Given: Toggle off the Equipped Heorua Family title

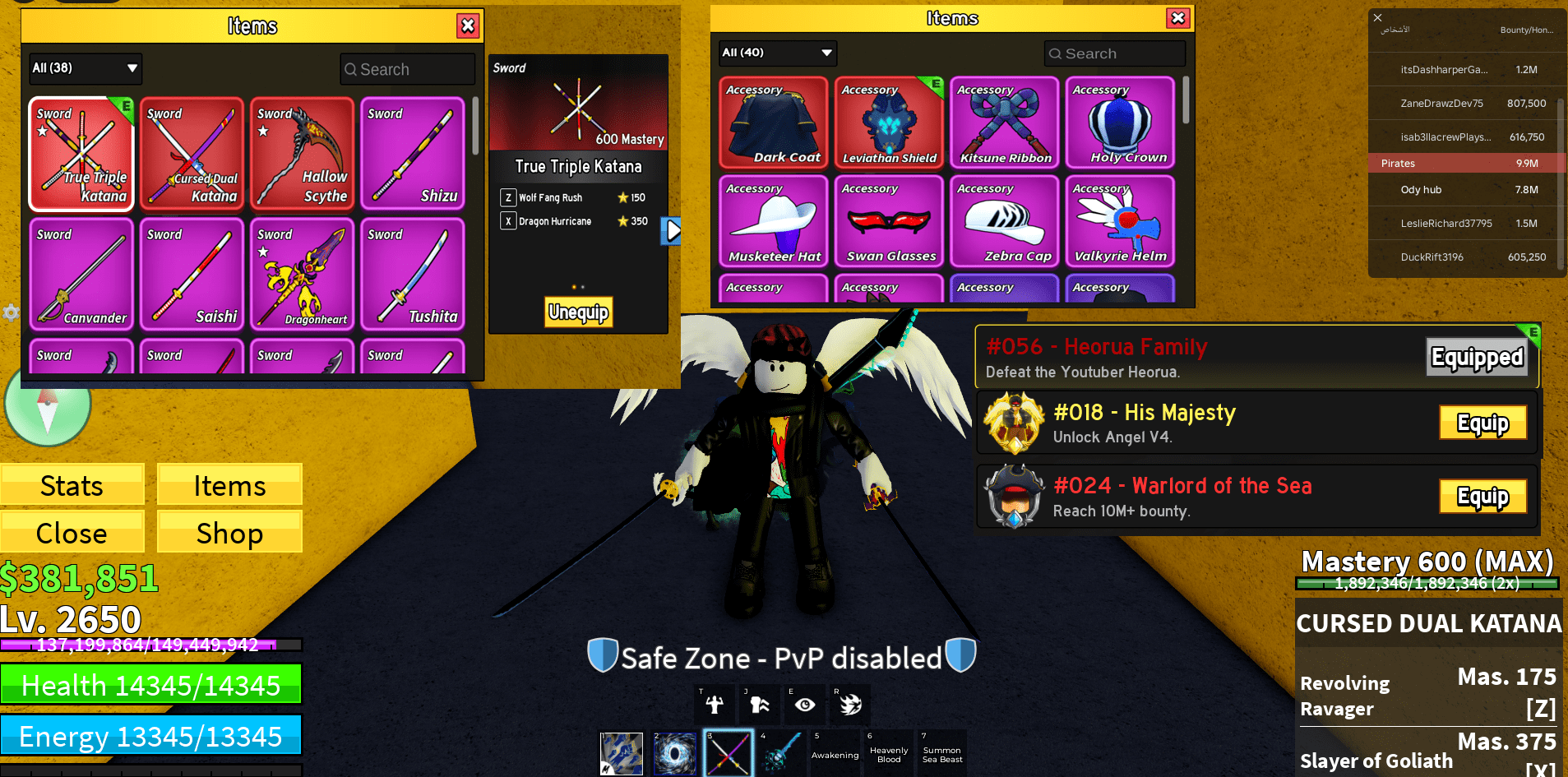Looking at the screenshot, I should pos(1476,357).
